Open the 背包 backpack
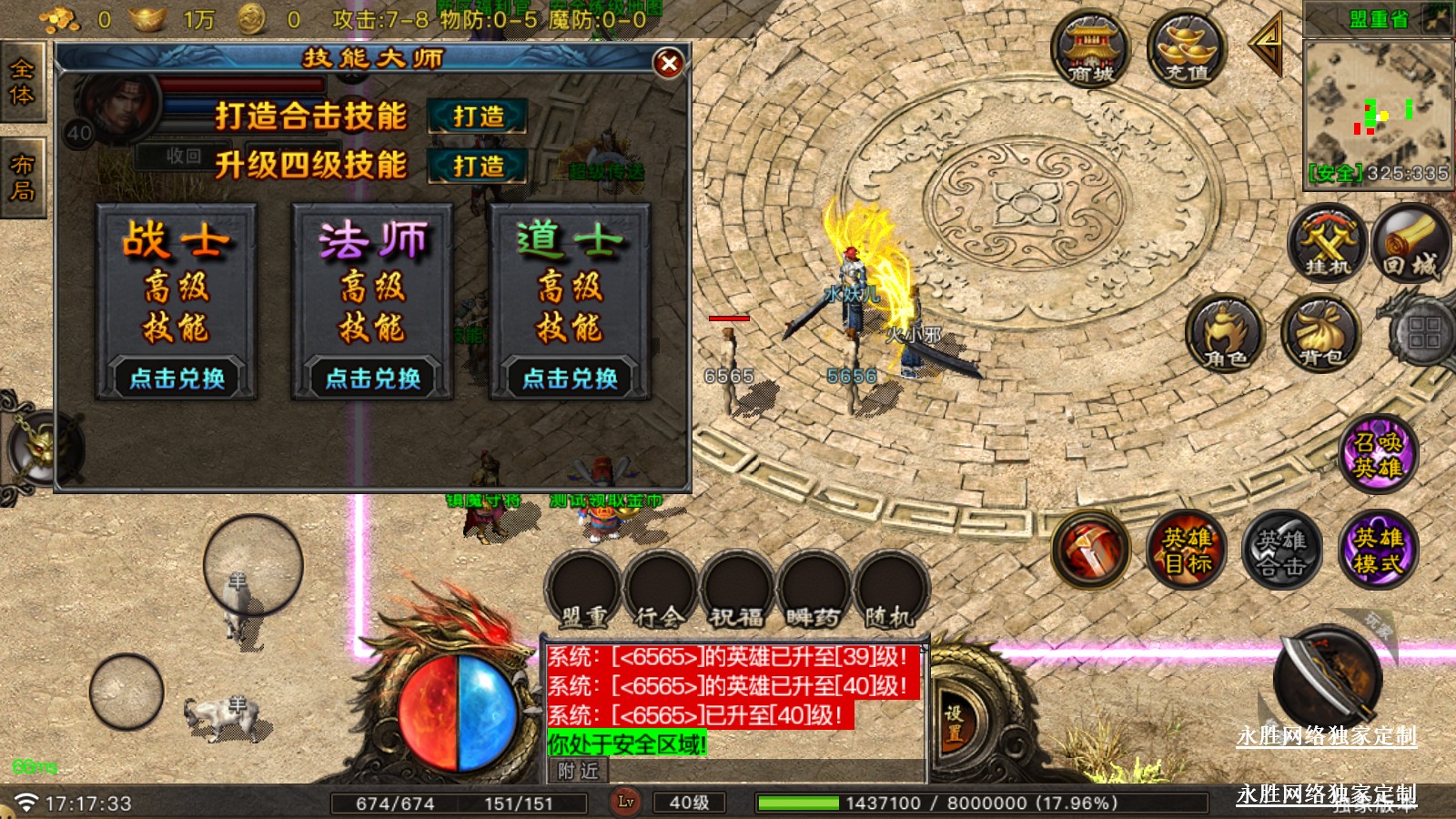Viewport: 1456px width, 819px height. tap(1320, 334)
